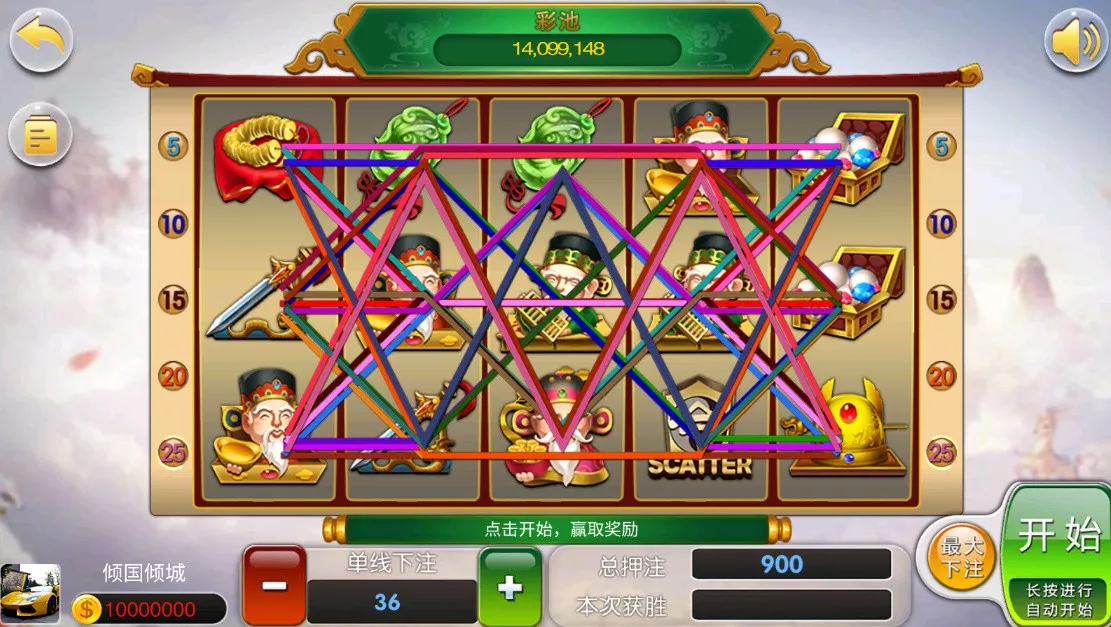The width and height of the screenshot is (1111, 627).
Task: Toggle sound with the speaker button
Action: [x=1075, y=41]
